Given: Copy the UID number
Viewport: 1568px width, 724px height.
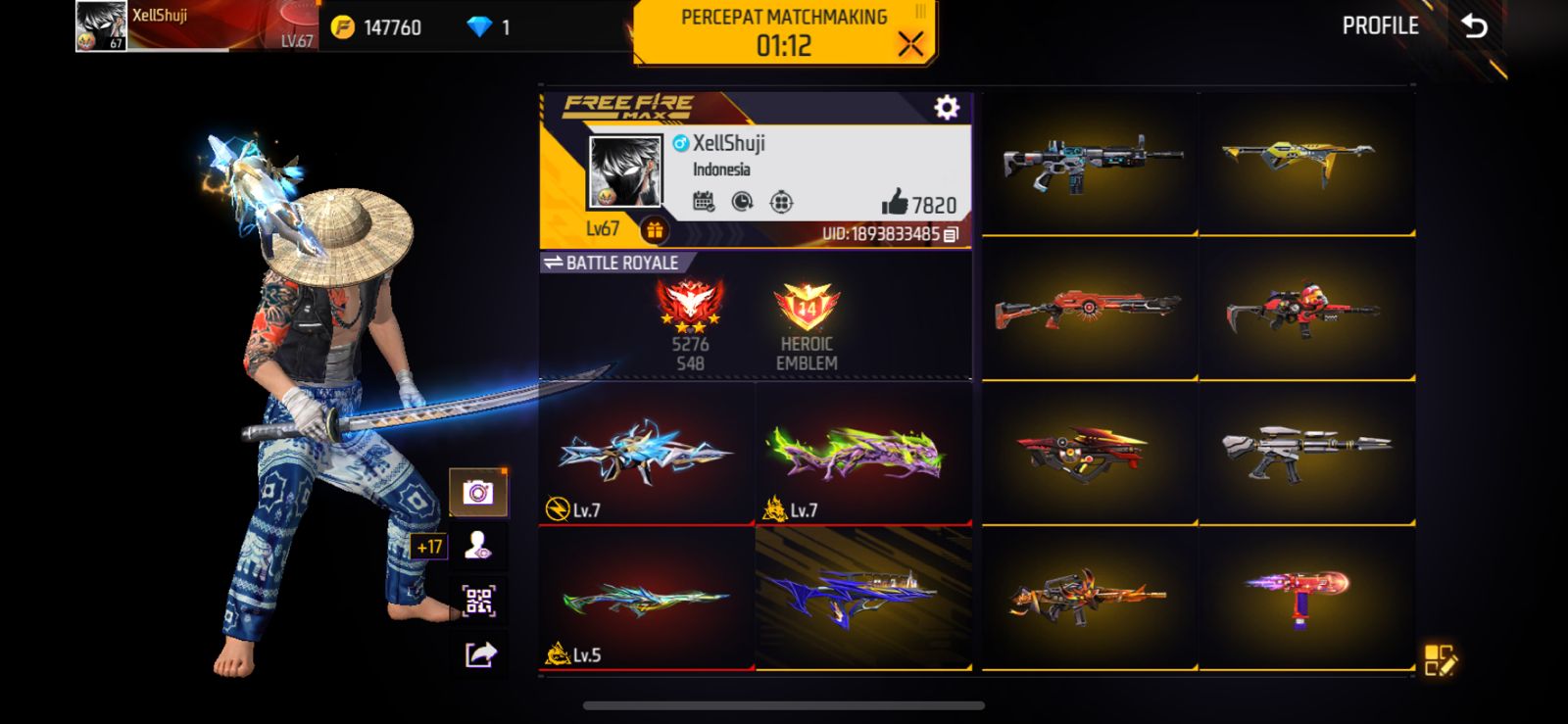Looking at the screenshot, I should point(951,234).
